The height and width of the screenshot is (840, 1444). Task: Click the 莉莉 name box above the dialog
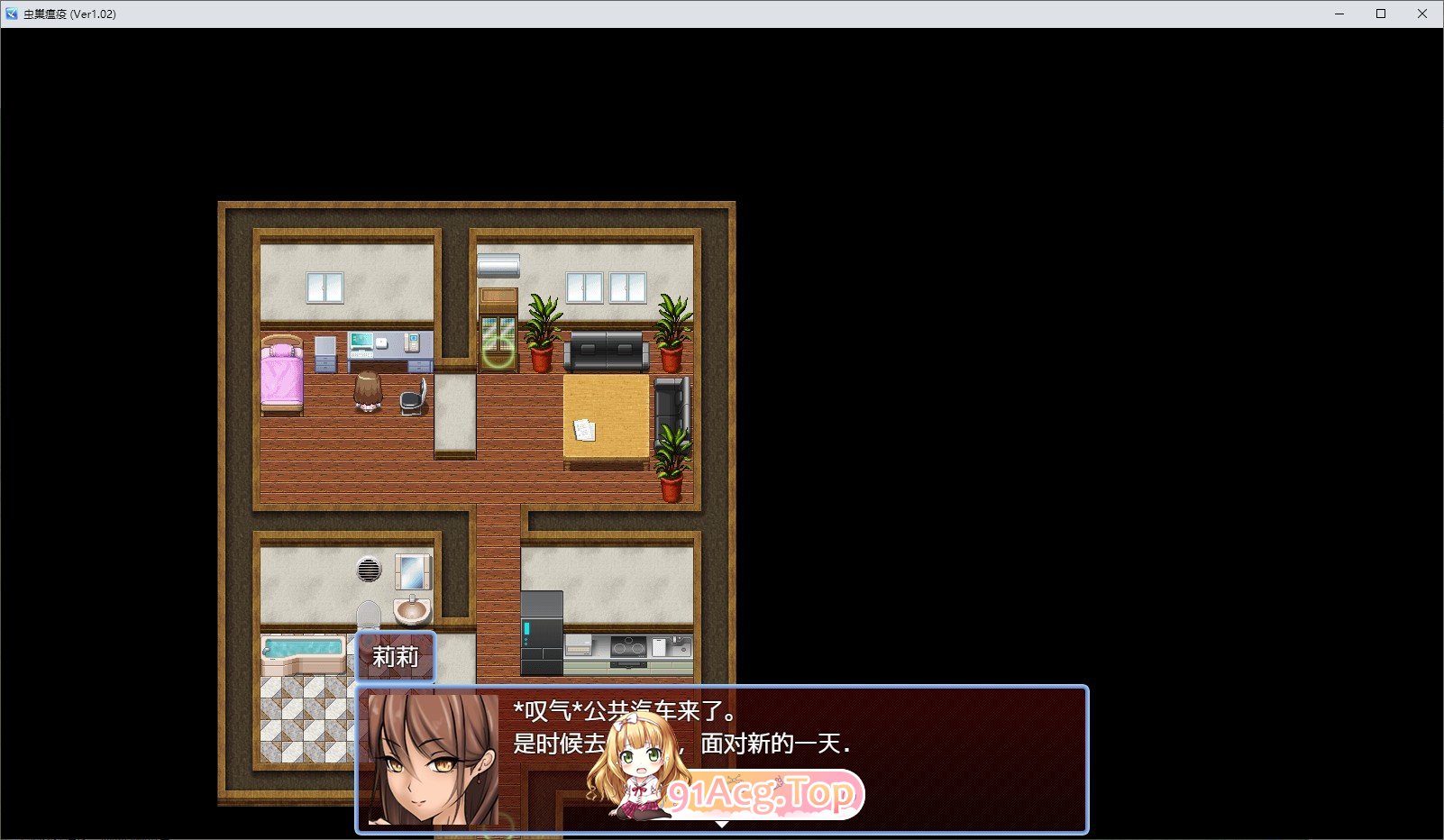click(396, 656)
